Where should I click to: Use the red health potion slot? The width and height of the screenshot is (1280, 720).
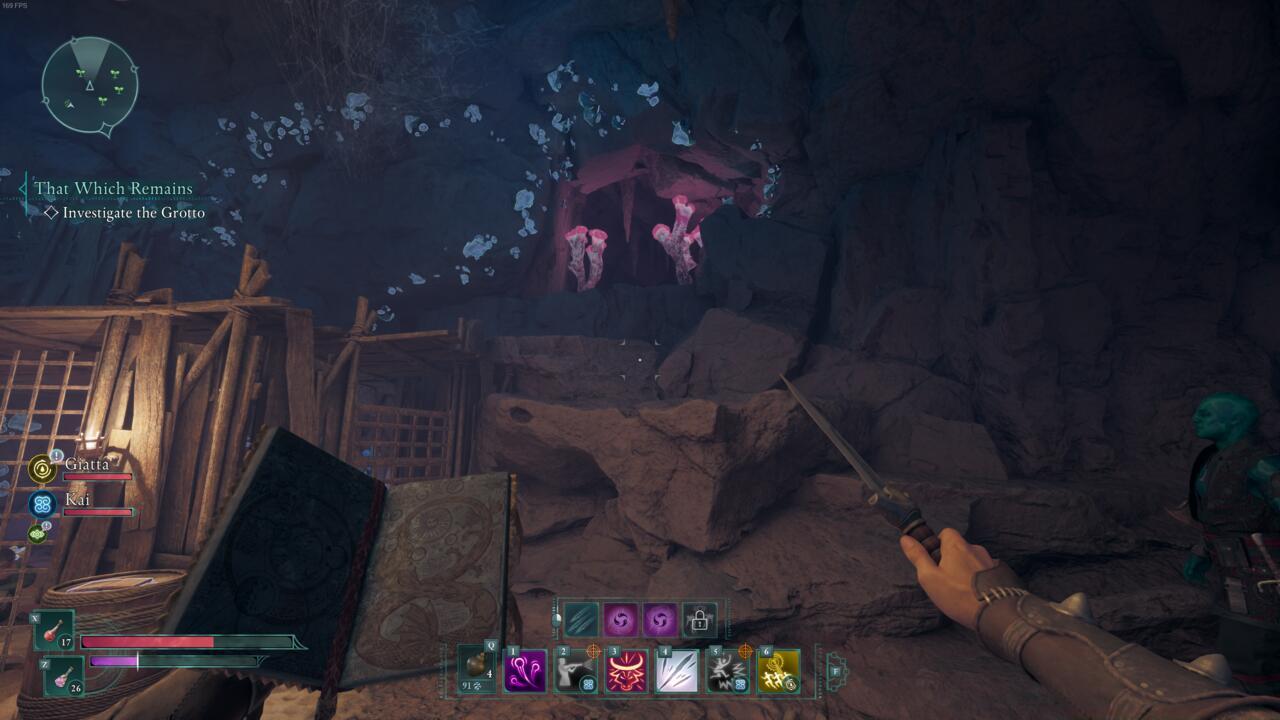coord(54,631)
